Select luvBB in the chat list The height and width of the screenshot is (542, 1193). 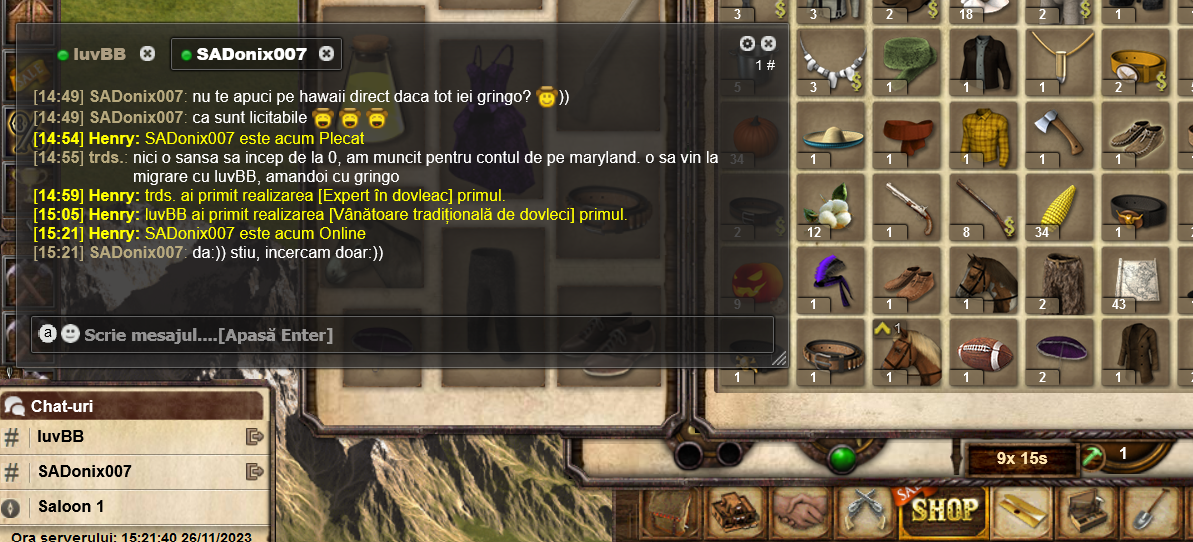tap(60, 437)
